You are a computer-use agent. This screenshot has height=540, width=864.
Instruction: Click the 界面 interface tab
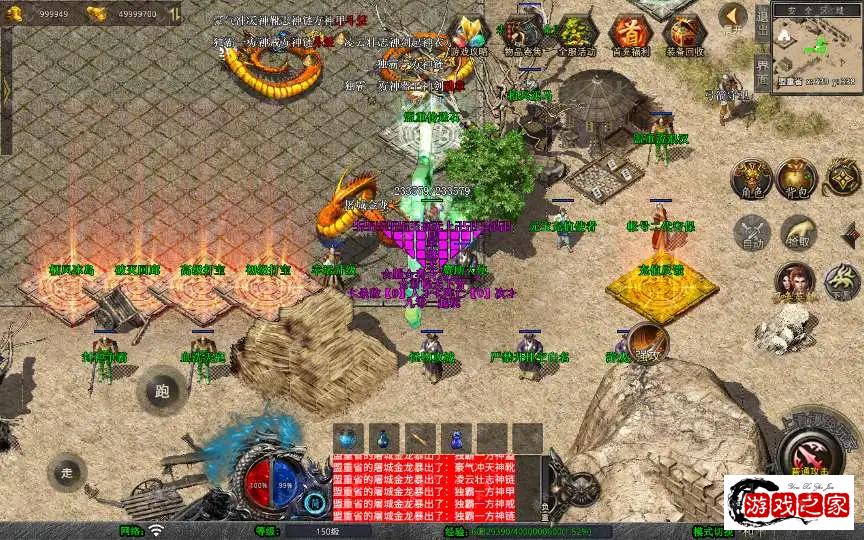click(x=762, y=70)
